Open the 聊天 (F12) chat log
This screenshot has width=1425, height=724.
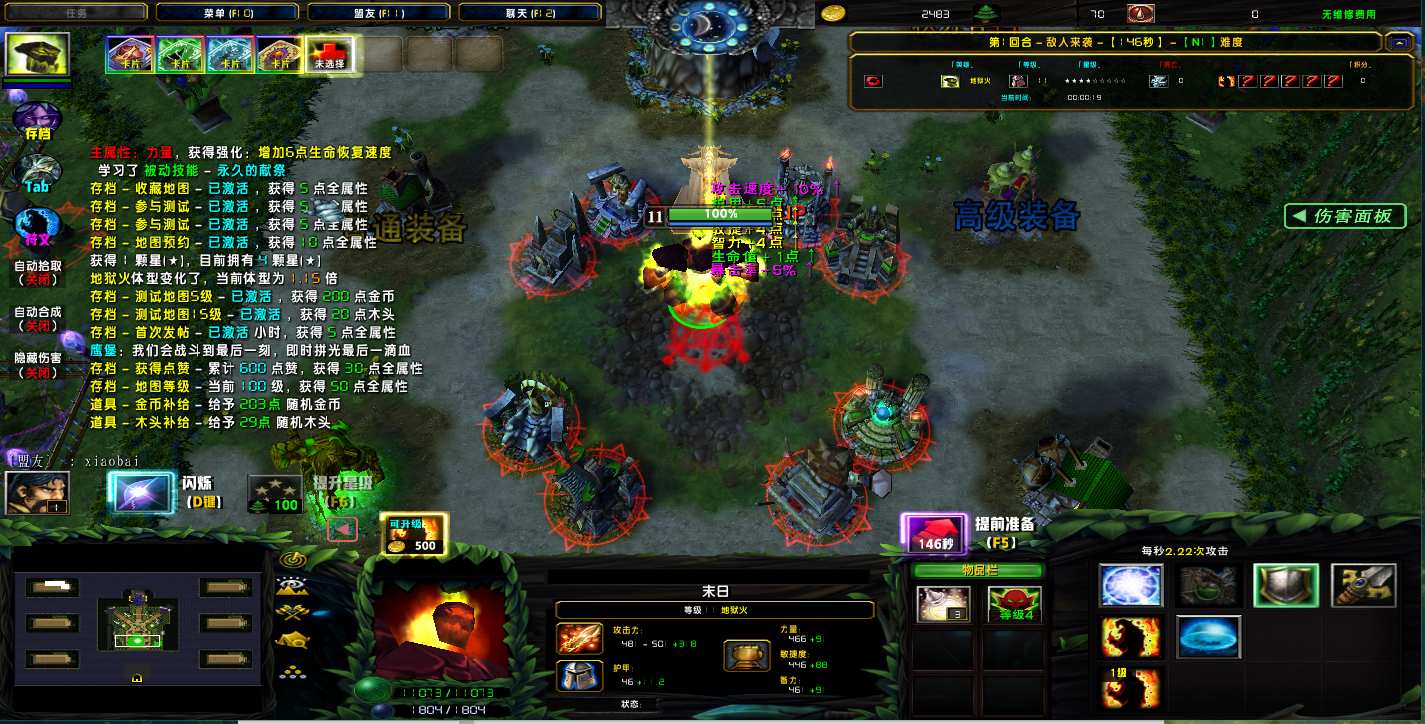[x=529, y=13]
